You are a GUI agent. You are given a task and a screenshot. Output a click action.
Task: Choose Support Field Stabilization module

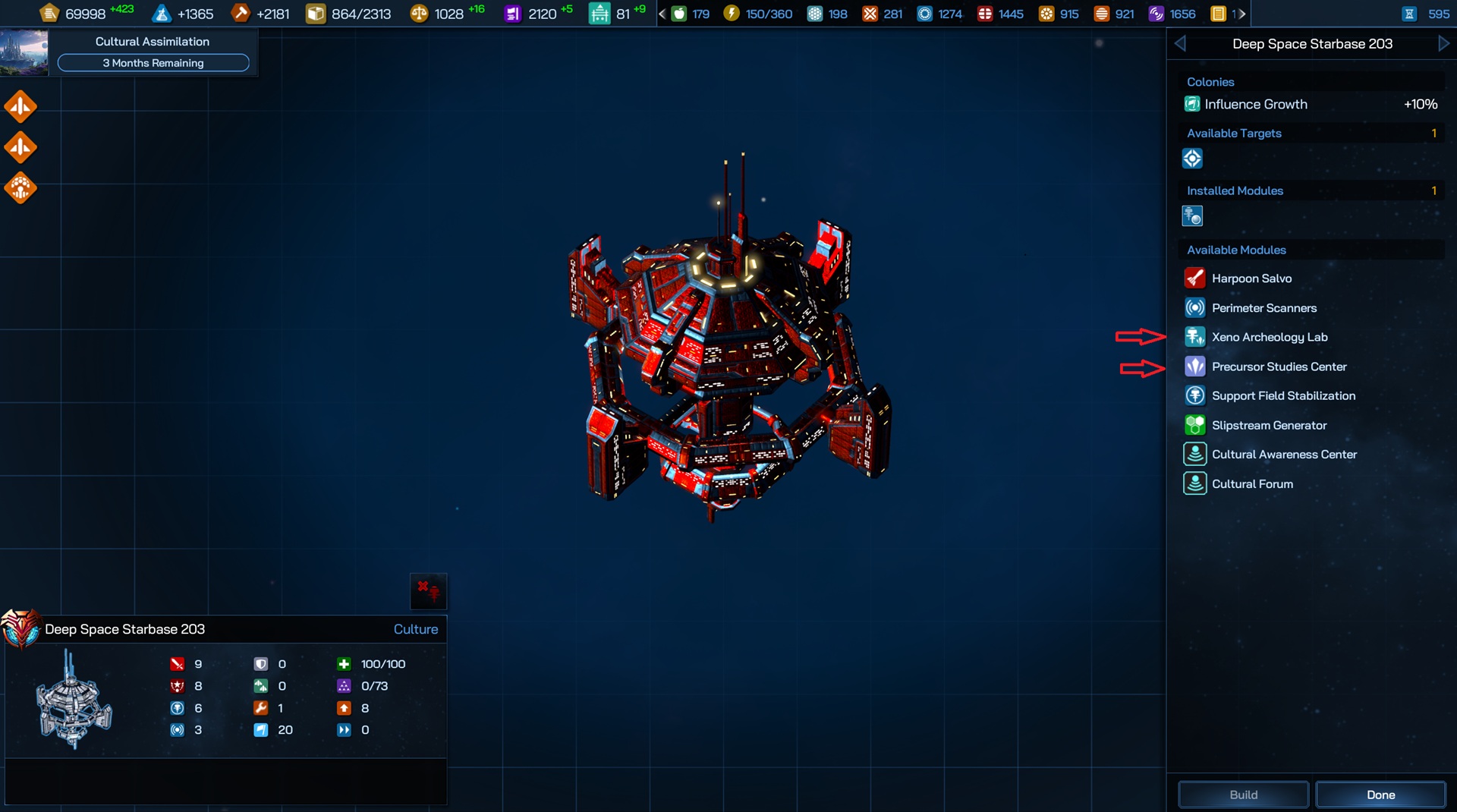(1282, 395)
